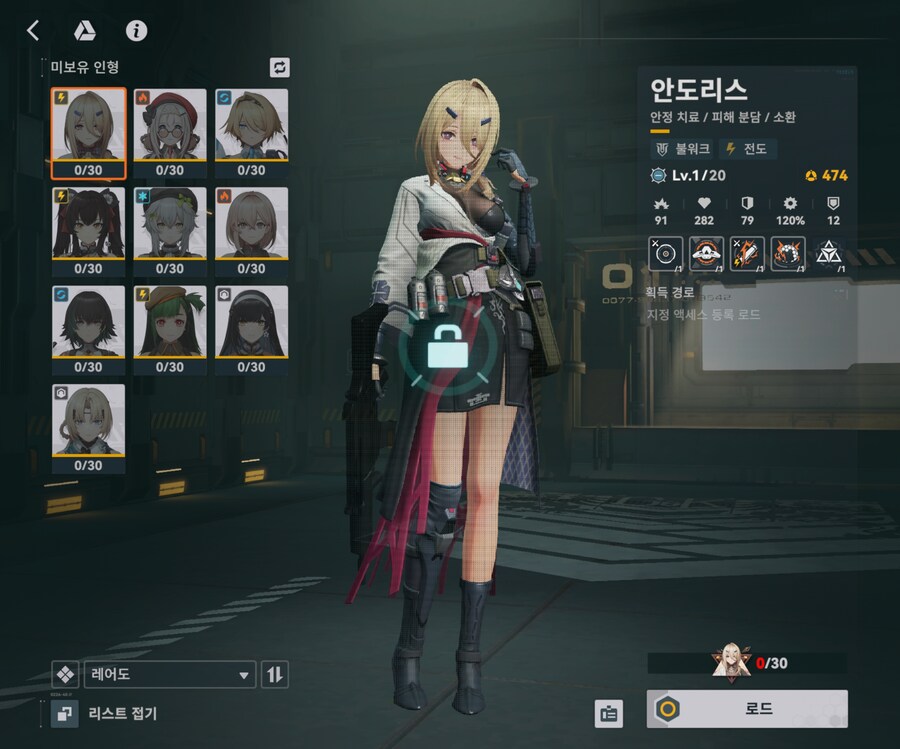Open the ID card icon beside 로드
The height and width of the screenshot is (749, 900).
[609, 713]
